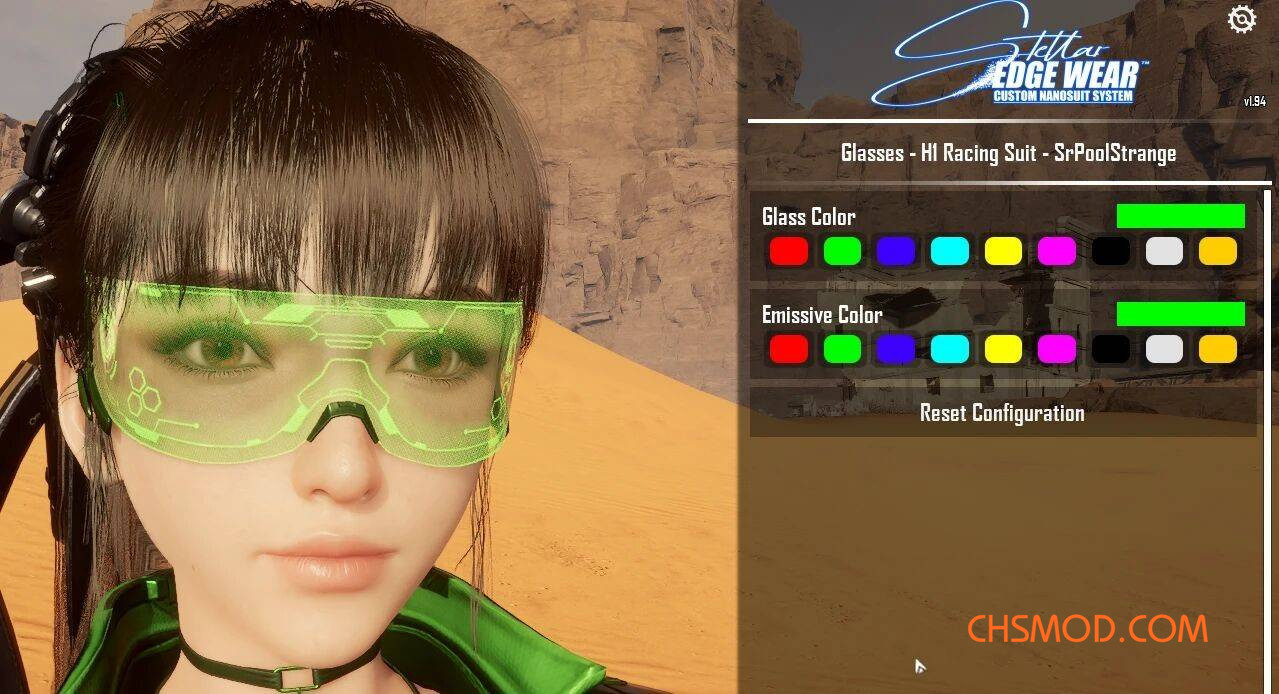The image size is (1279, 694).
Task: Pick the blue Glass Color swatch
Action: point(896,251)
